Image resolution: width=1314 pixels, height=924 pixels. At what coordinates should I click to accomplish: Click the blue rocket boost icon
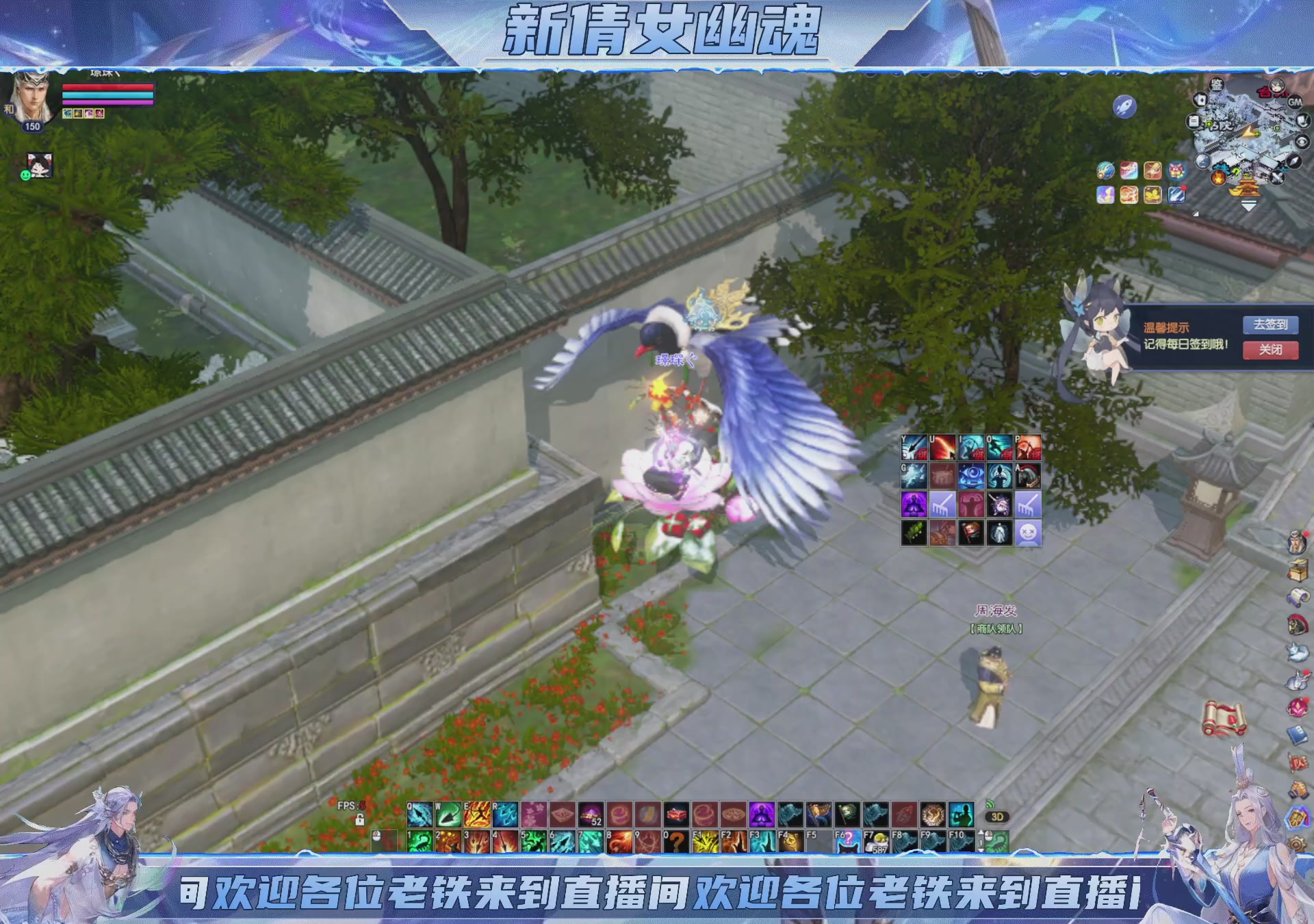point(1124,106)
